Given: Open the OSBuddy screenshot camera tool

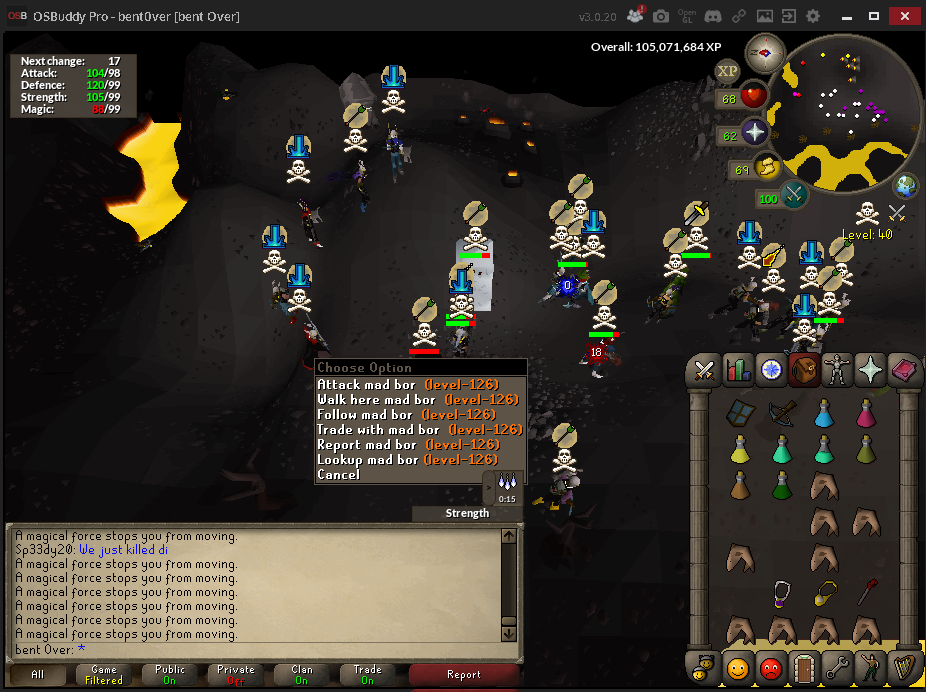Looking at the screenshot, I should click(x=660, y=17).
